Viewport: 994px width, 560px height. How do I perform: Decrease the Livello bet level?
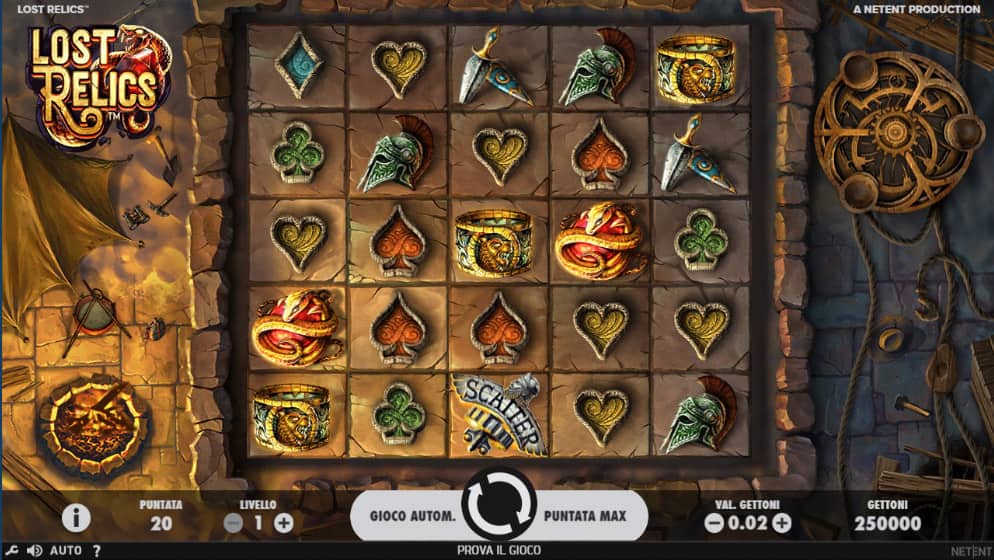click(233, 522)
